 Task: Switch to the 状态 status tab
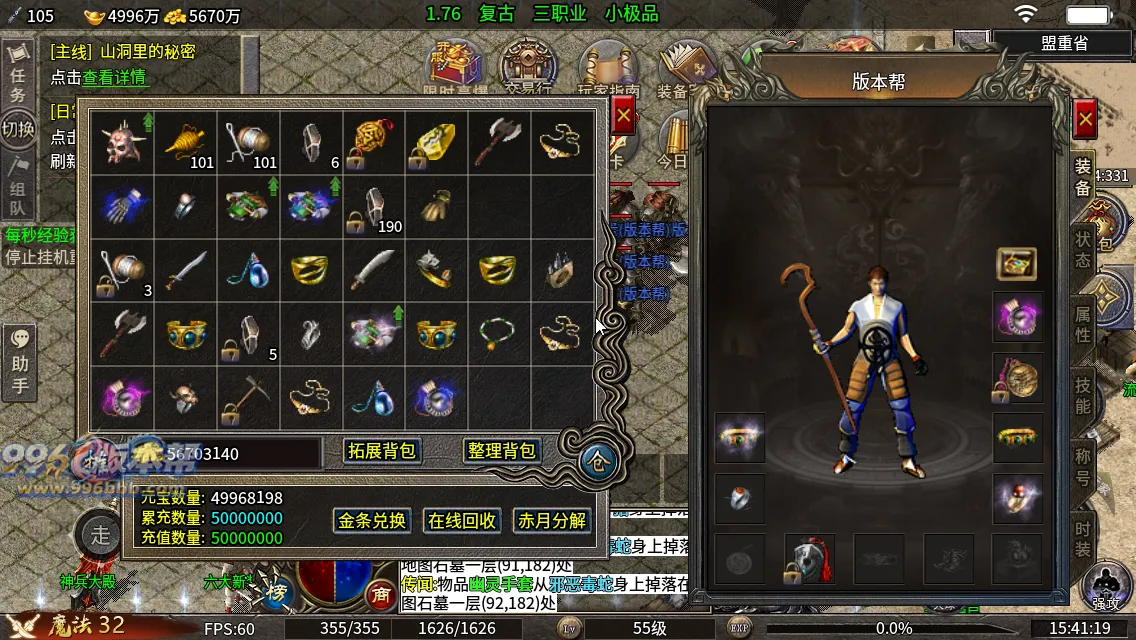click(1083, 250)
